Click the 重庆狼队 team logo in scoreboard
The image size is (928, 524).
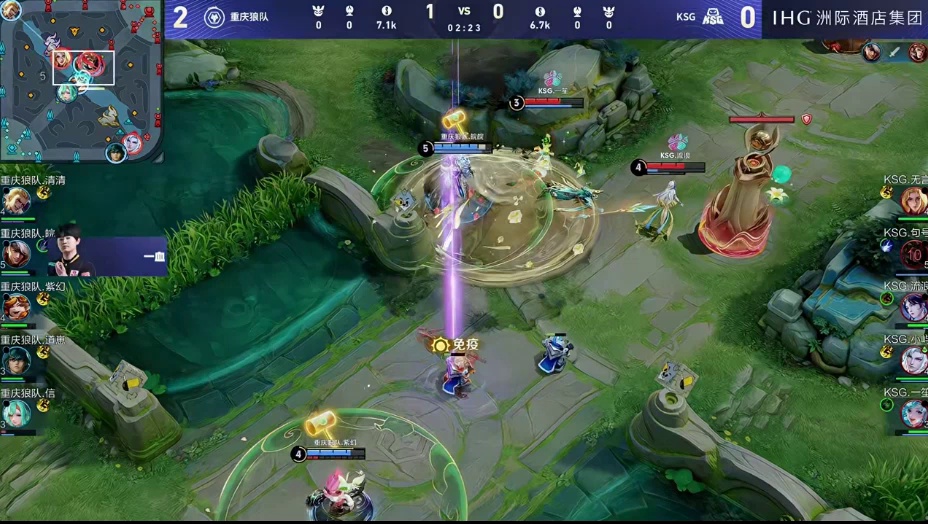(214, 17)
